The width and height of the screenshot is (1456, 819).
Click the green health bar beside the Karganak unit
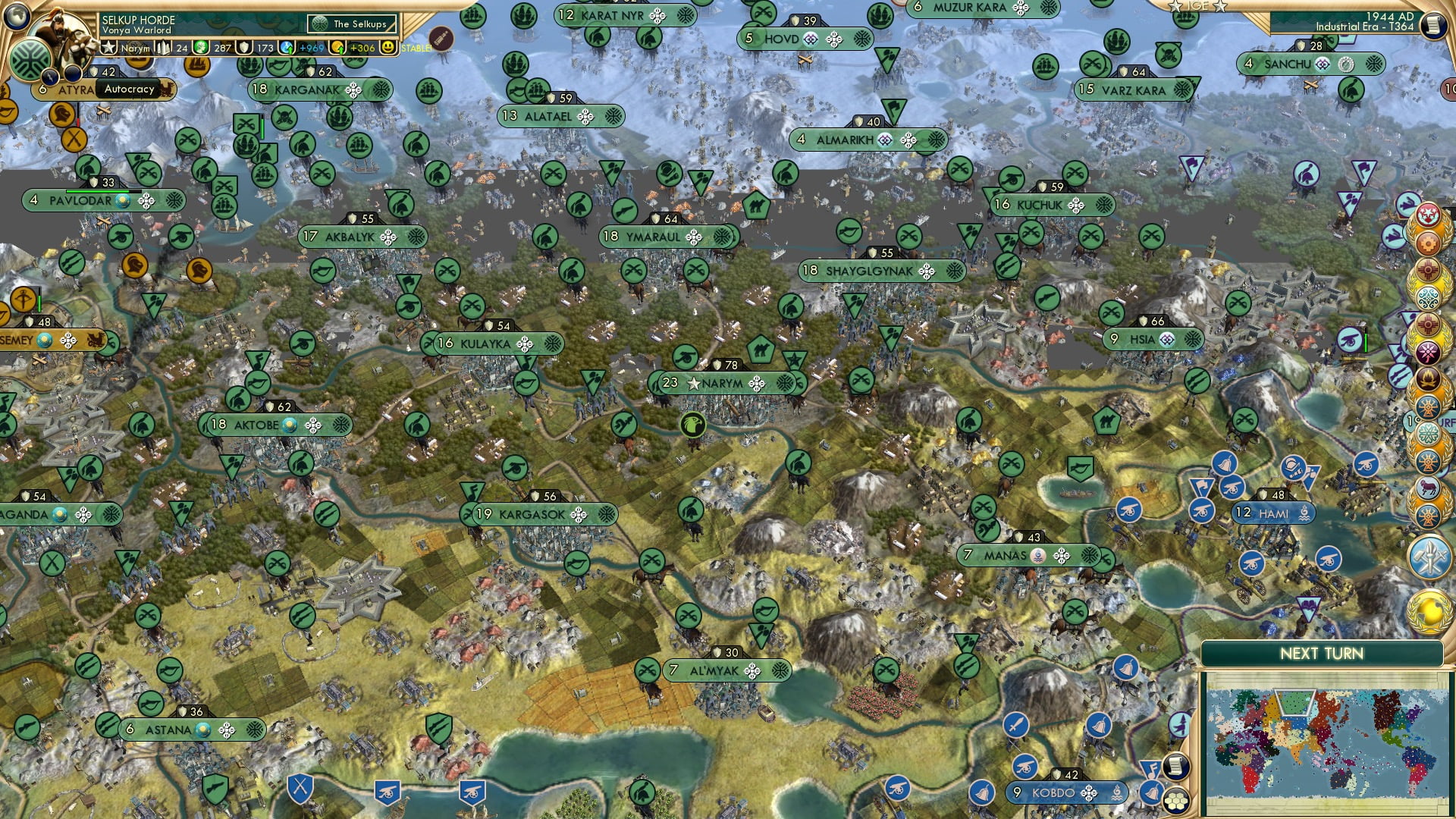[262, 128]
